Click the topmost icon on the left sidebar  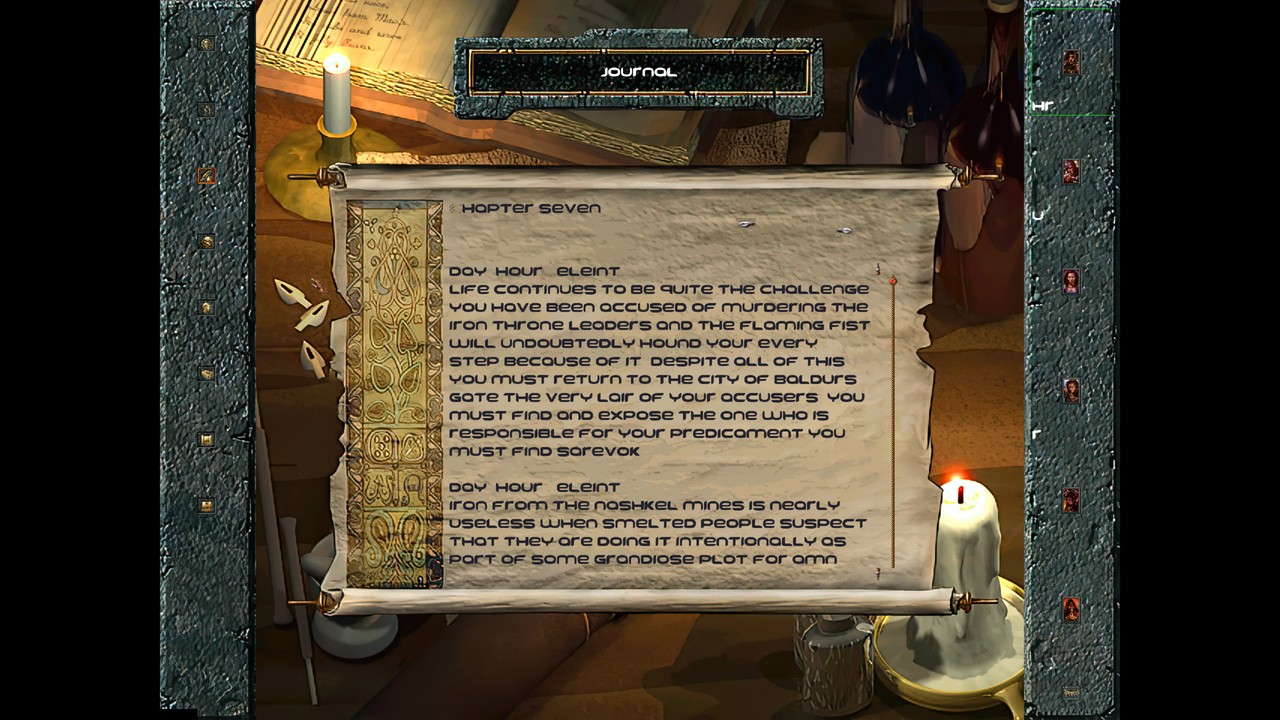pyautogui.click(x=208, y=44)
